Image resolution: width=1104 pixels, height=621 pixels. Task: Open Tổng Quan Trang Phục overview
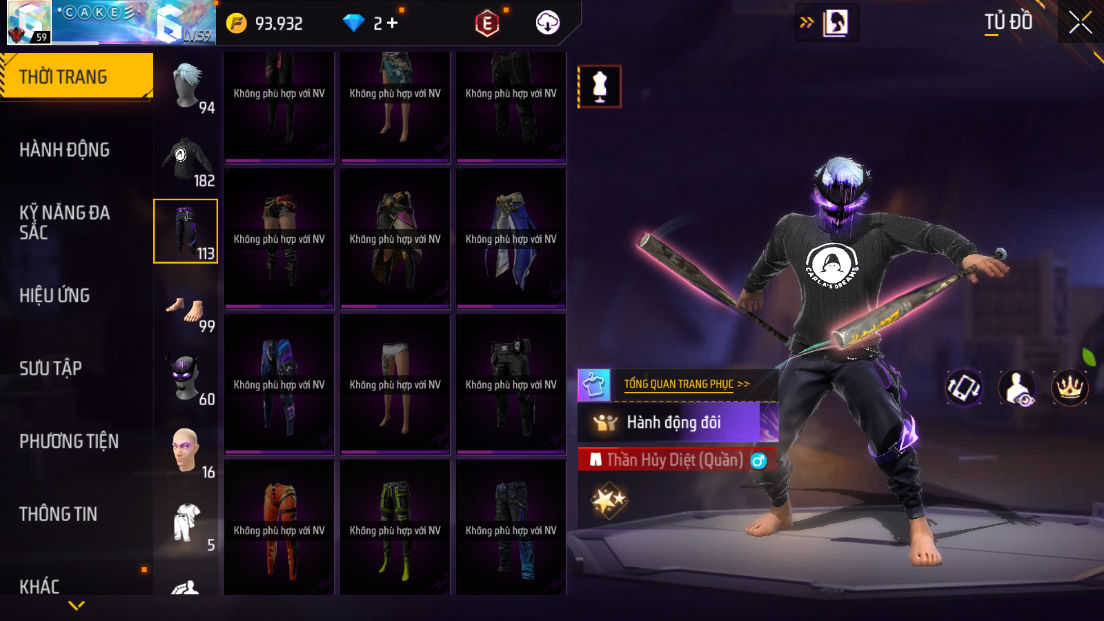[x=686, y=384]
